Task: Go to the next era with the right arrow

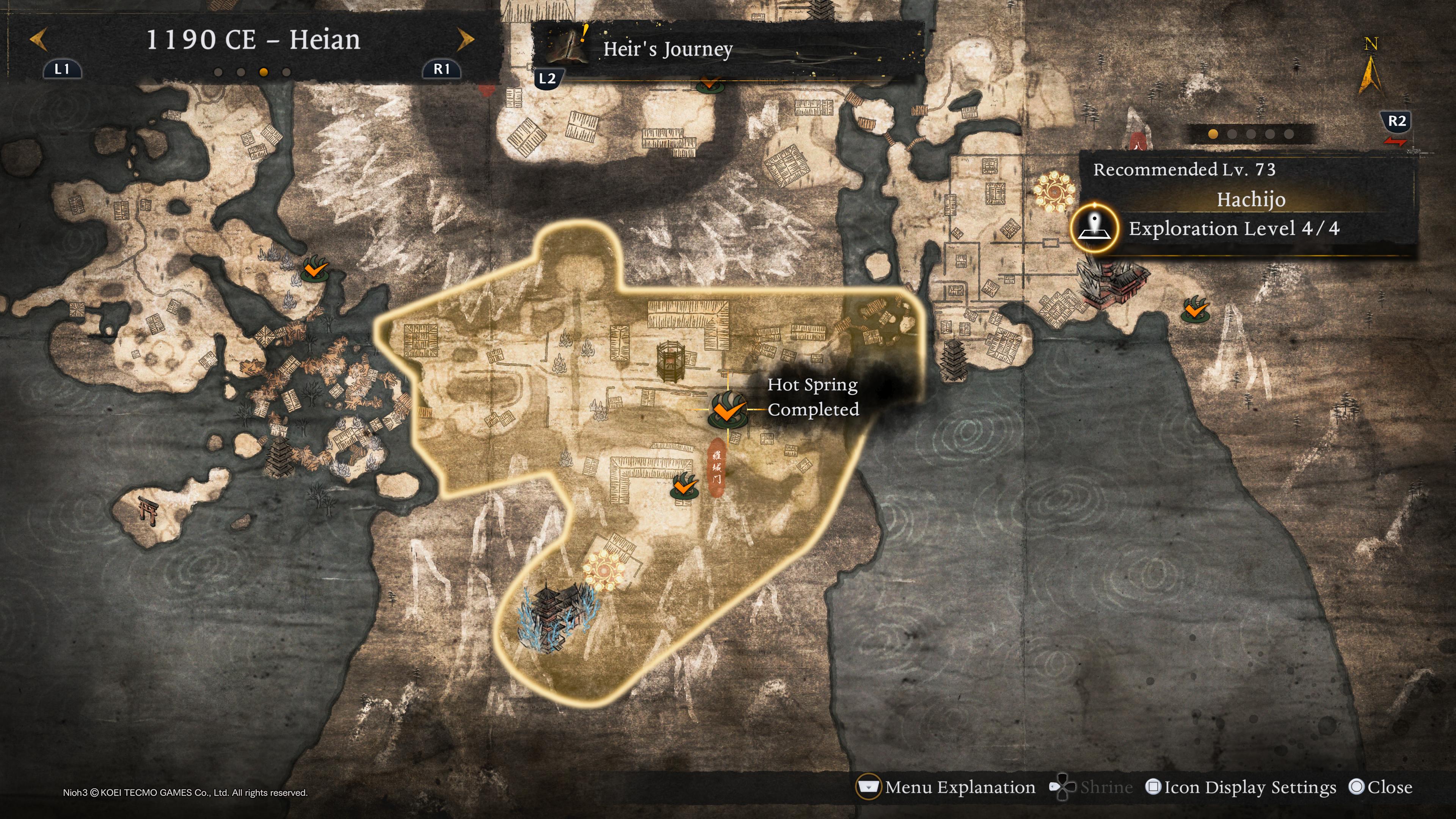Action: [465, 40]
